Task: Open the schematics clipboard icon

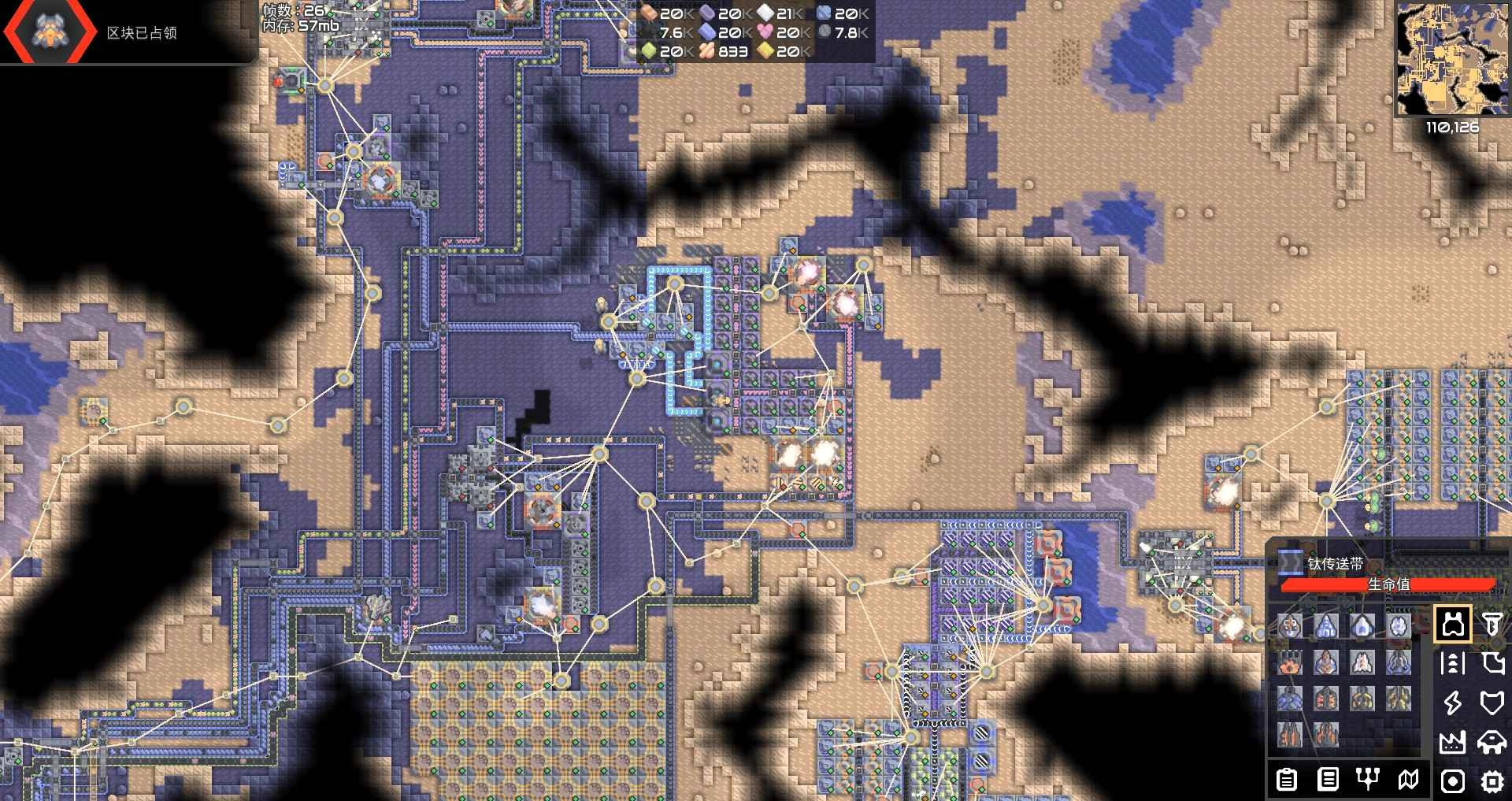Action: point(1288,780)
